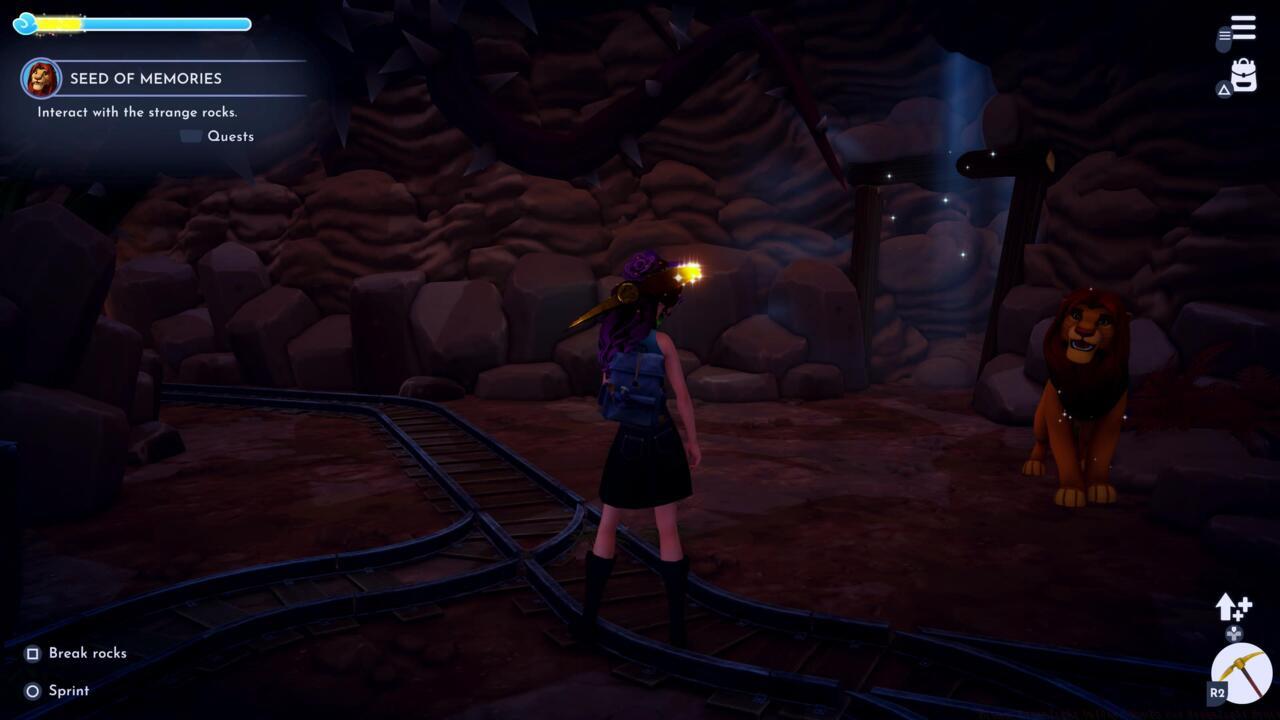
Task: Click the touchpad swipe icon beside the menu
Action: coord(1225,41)
